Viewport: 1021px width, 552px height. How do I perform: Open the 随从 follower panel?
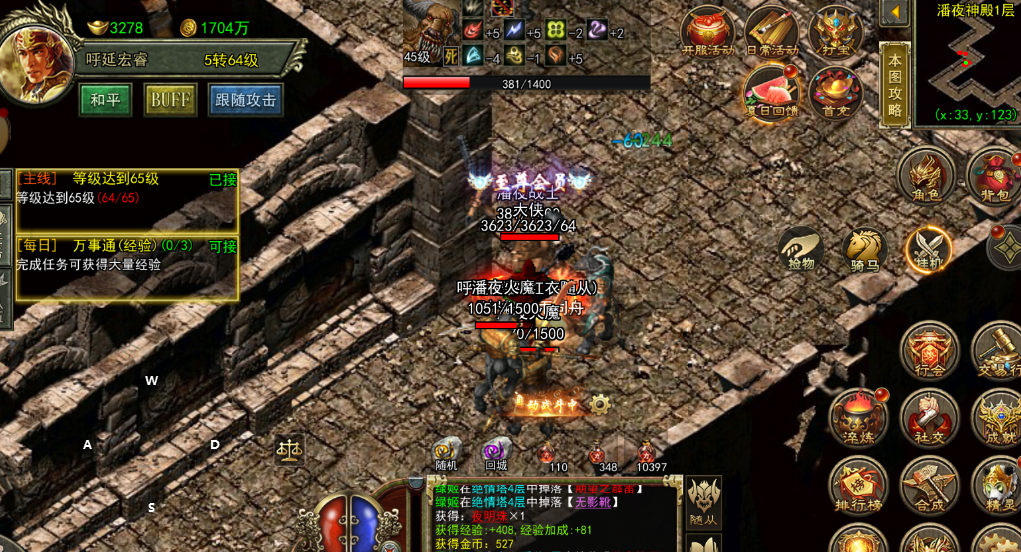[x=704, y=503]
